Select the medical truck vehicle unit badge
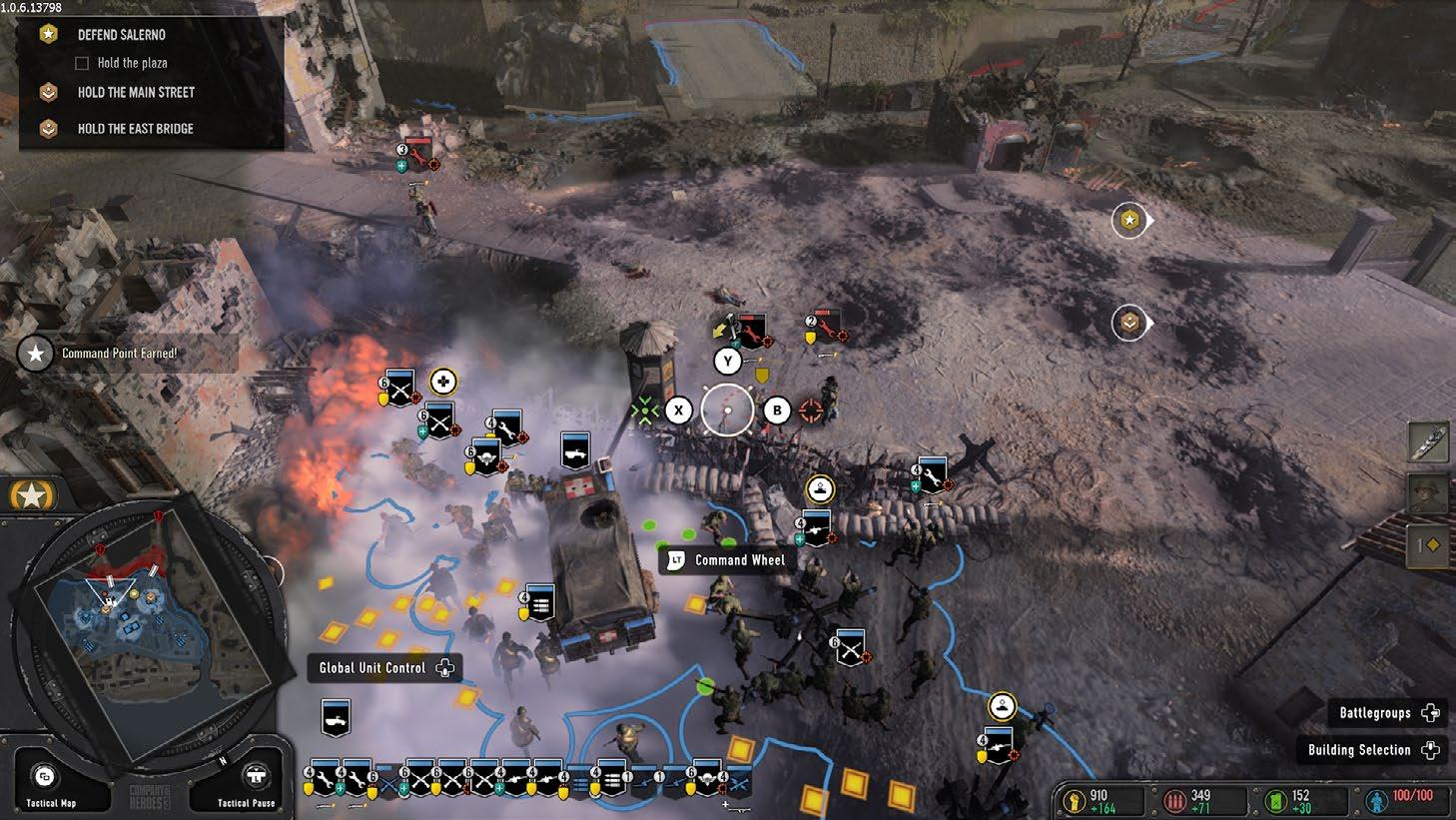The width and height of the screenshot is (1456, 820). point(574,450)
